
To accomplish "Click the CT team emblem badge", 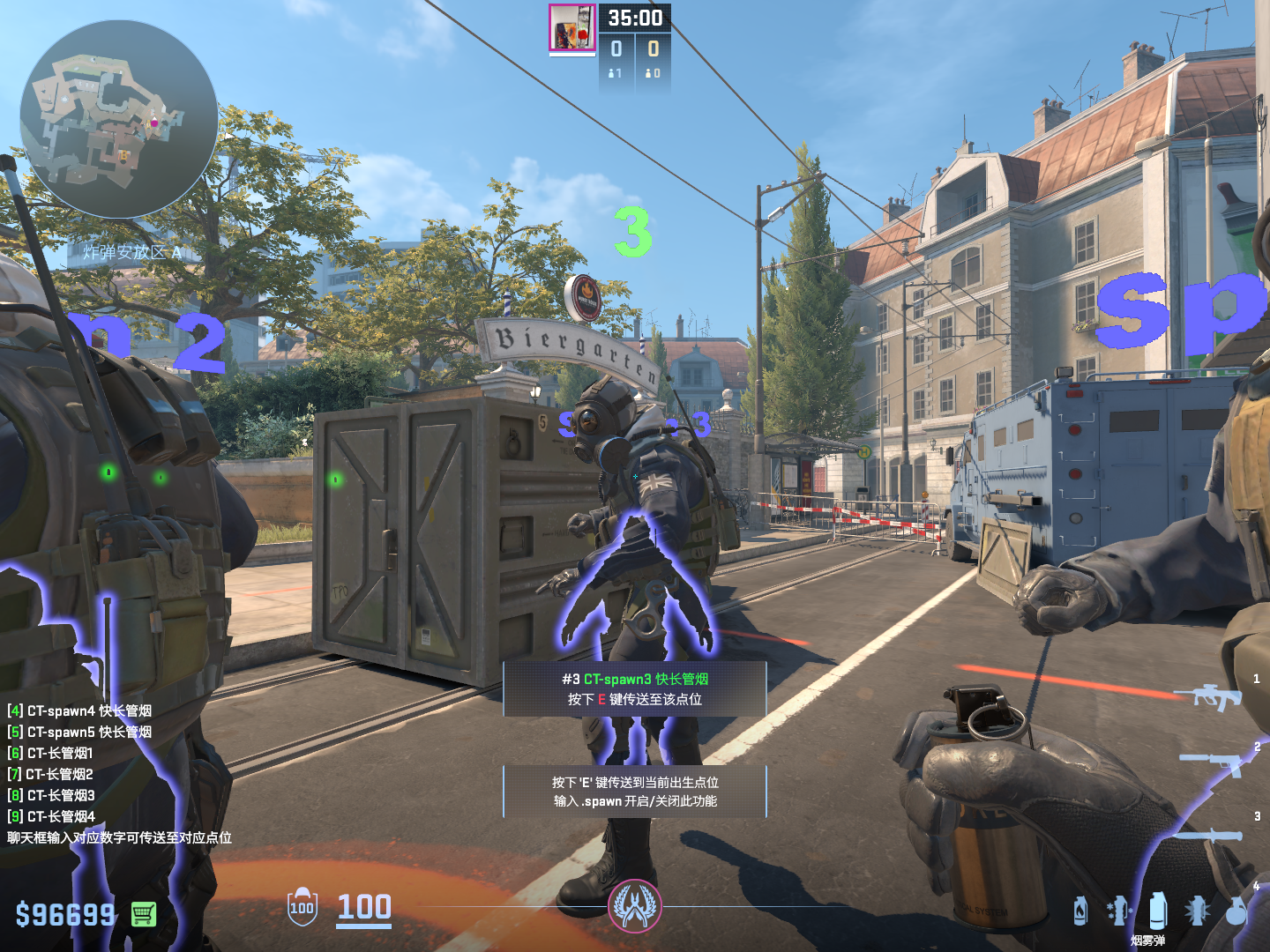I will tap(634, 905).
